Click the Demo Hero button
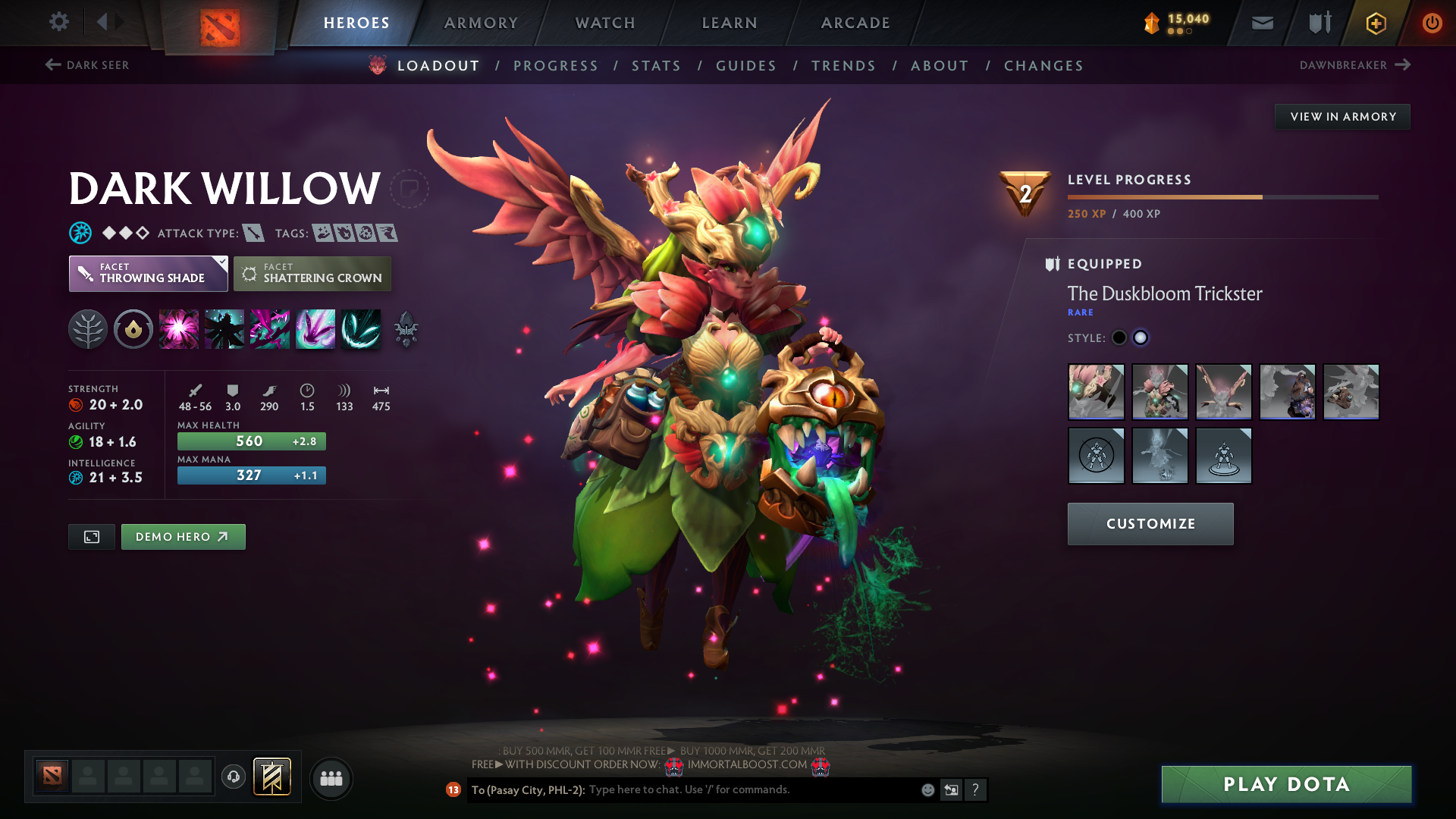Viewport: 1456px width, 819px height. click(183, 536)
